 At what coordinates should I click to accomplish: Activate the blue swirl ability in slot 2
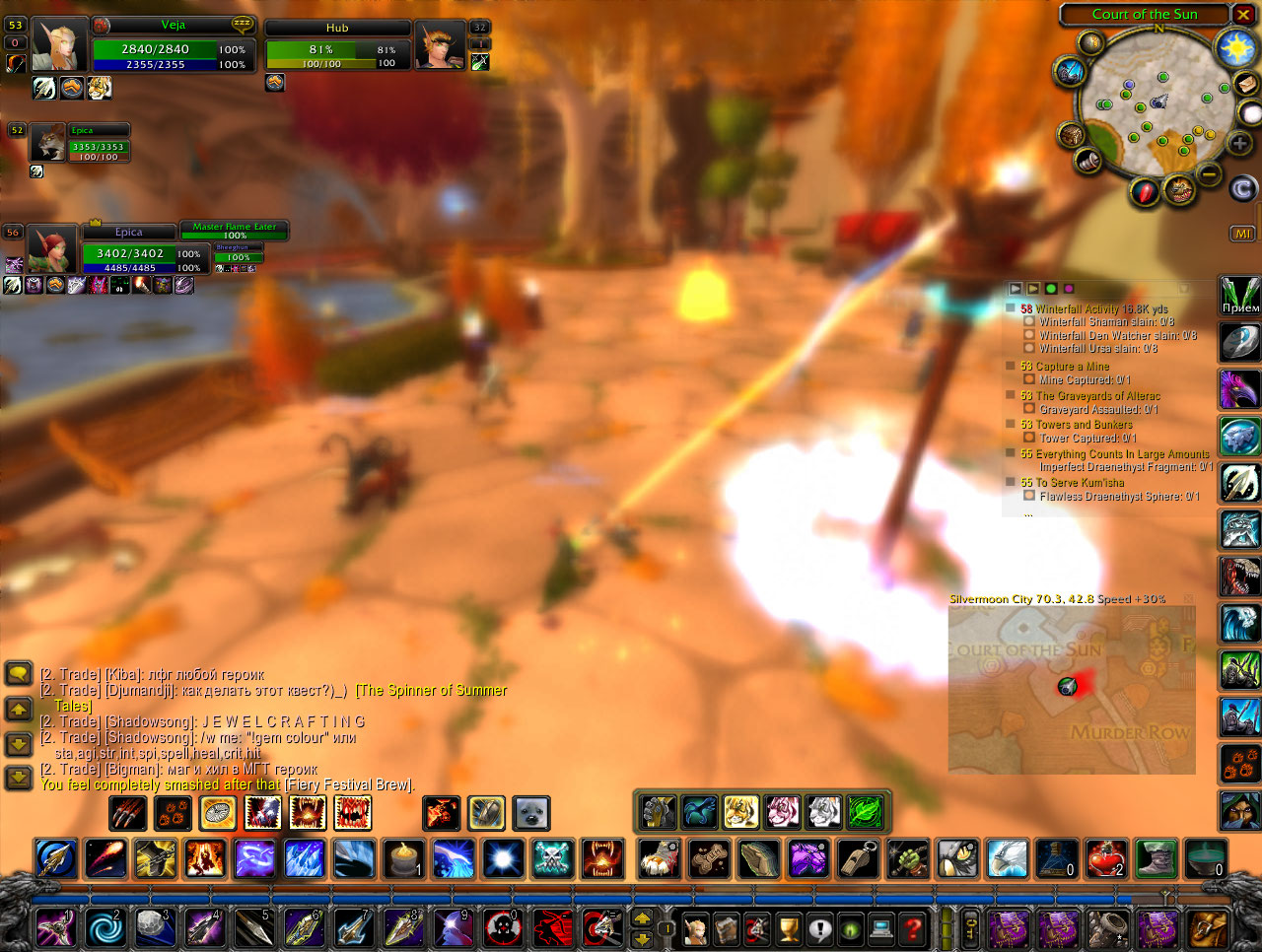click(104, 928)
